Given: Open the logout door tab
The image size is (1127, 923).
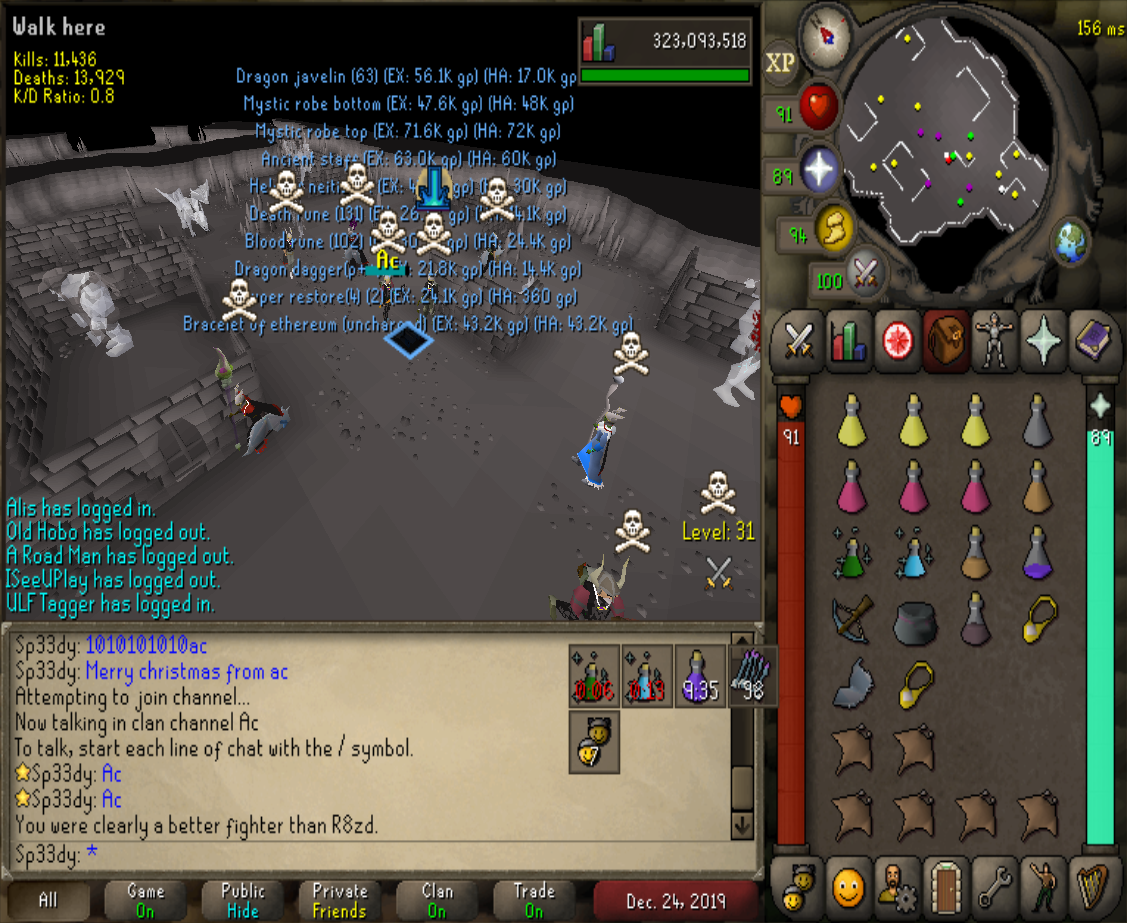Looking at the screenshot, I should coord(945,884).
